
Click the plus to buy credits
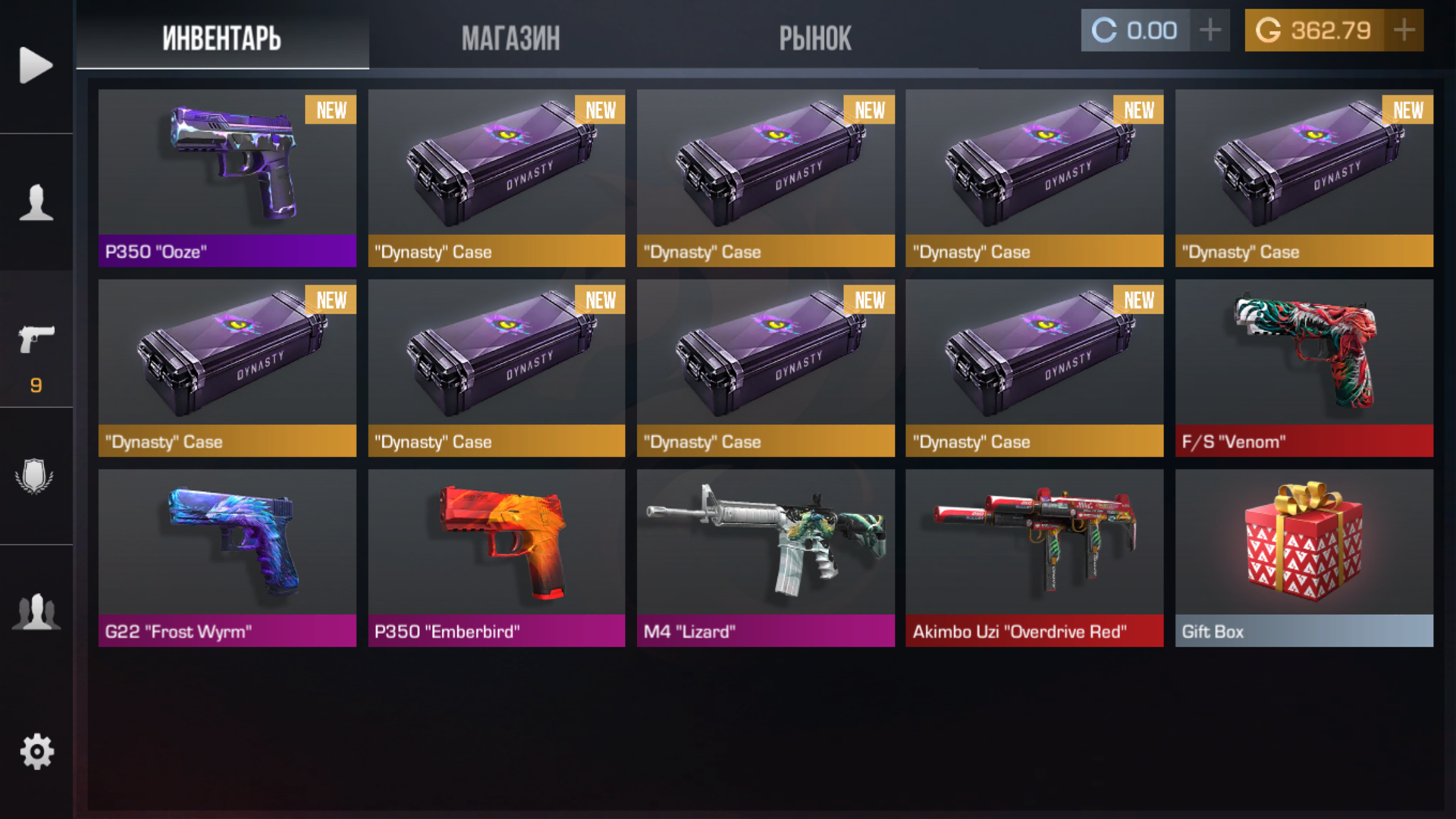coord(1212,30)
